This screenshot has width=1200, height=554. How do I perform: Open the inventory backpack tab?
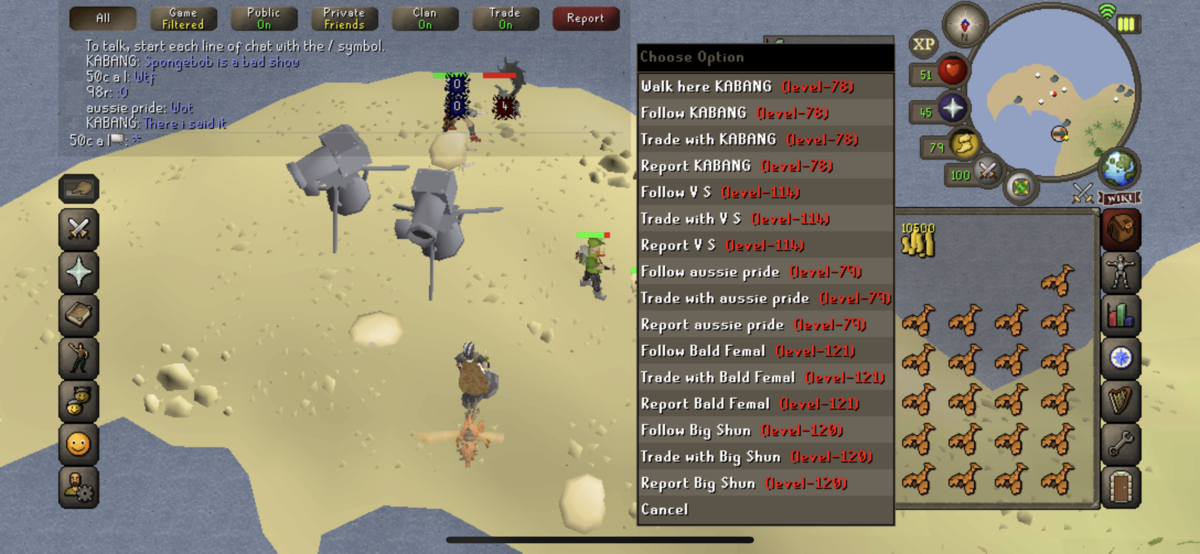coord(1121,227)
